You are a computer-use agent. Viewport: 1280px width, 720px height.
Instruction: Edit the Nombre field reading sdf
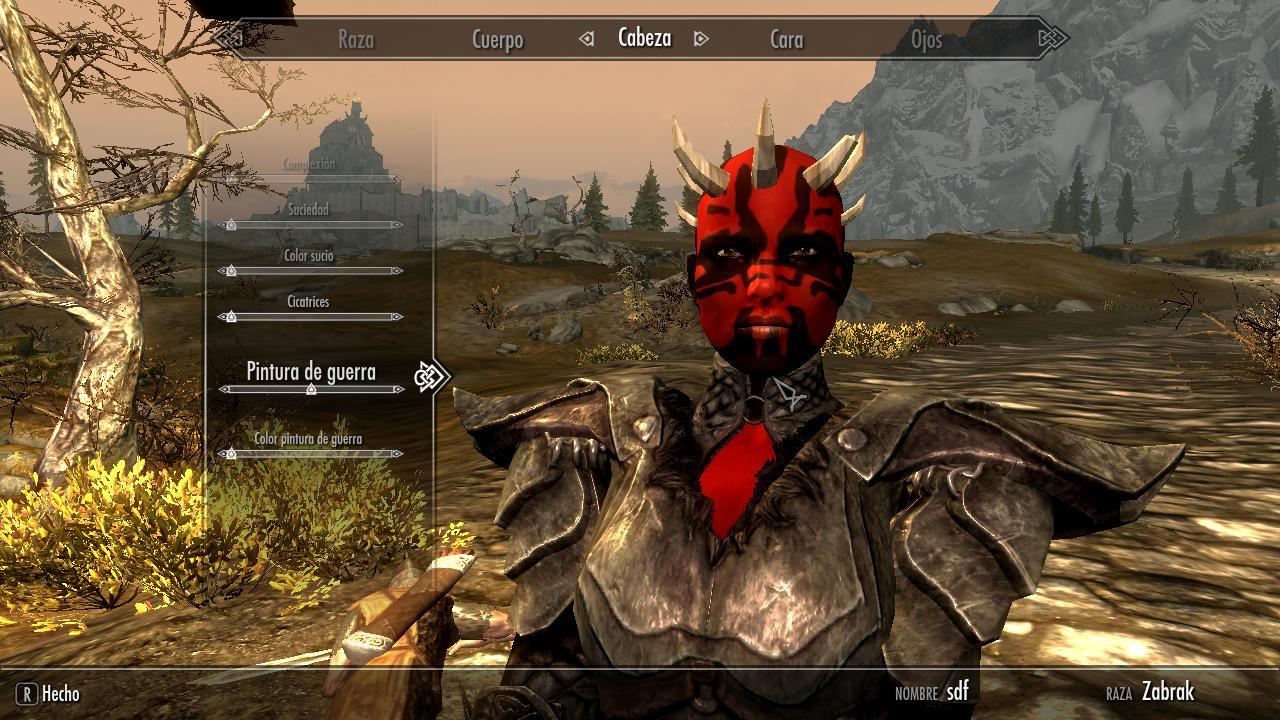(x=956, y=691)
